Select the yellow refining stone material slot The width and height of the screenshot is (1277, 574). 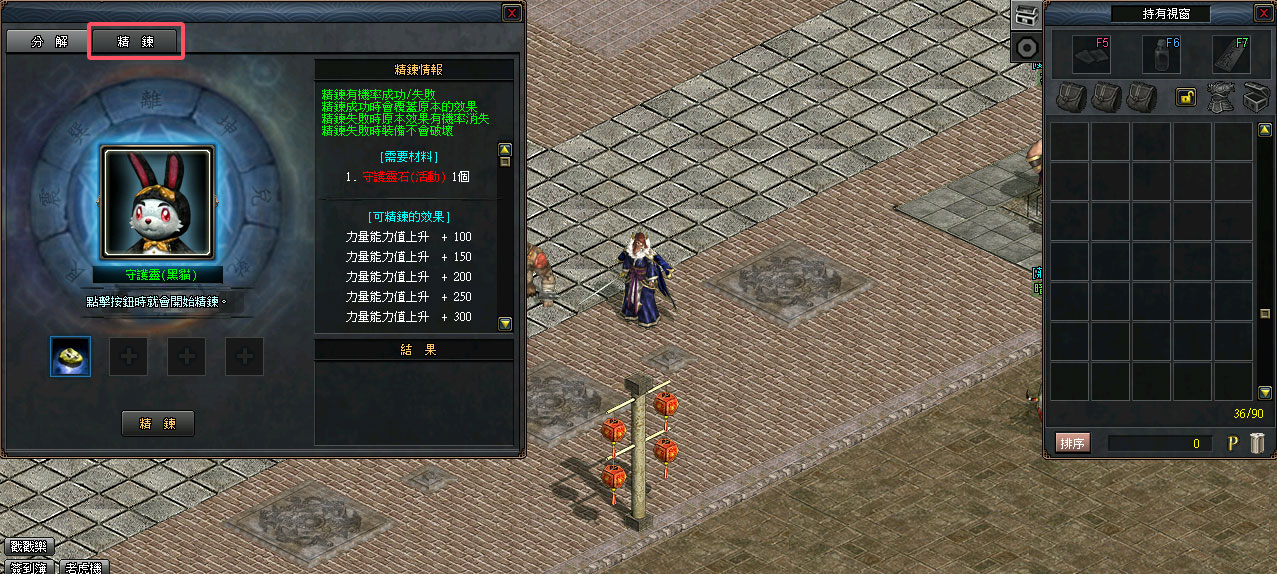71,356
